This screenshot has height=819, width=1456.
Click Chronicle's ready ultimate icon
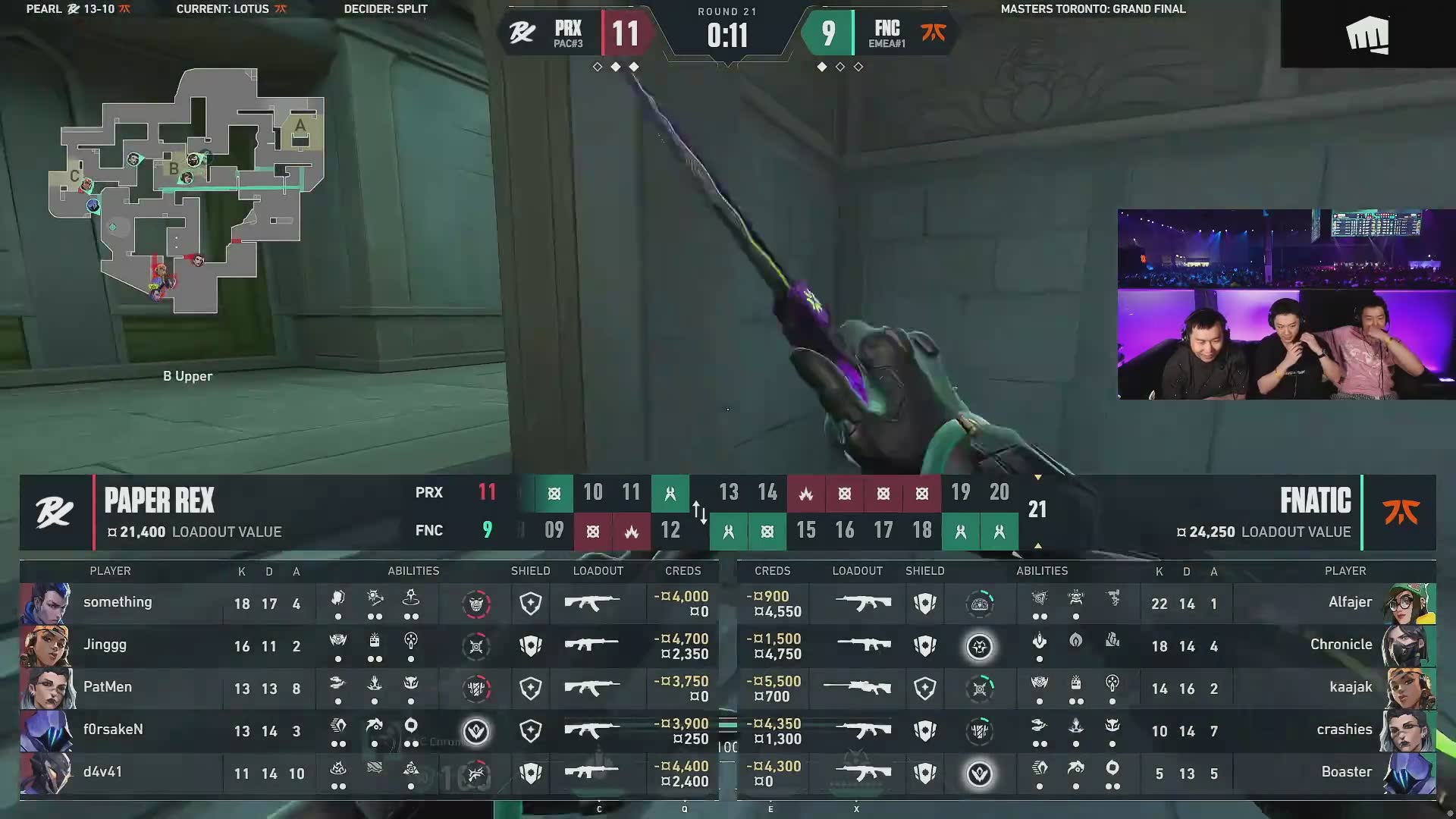[979, 647]
